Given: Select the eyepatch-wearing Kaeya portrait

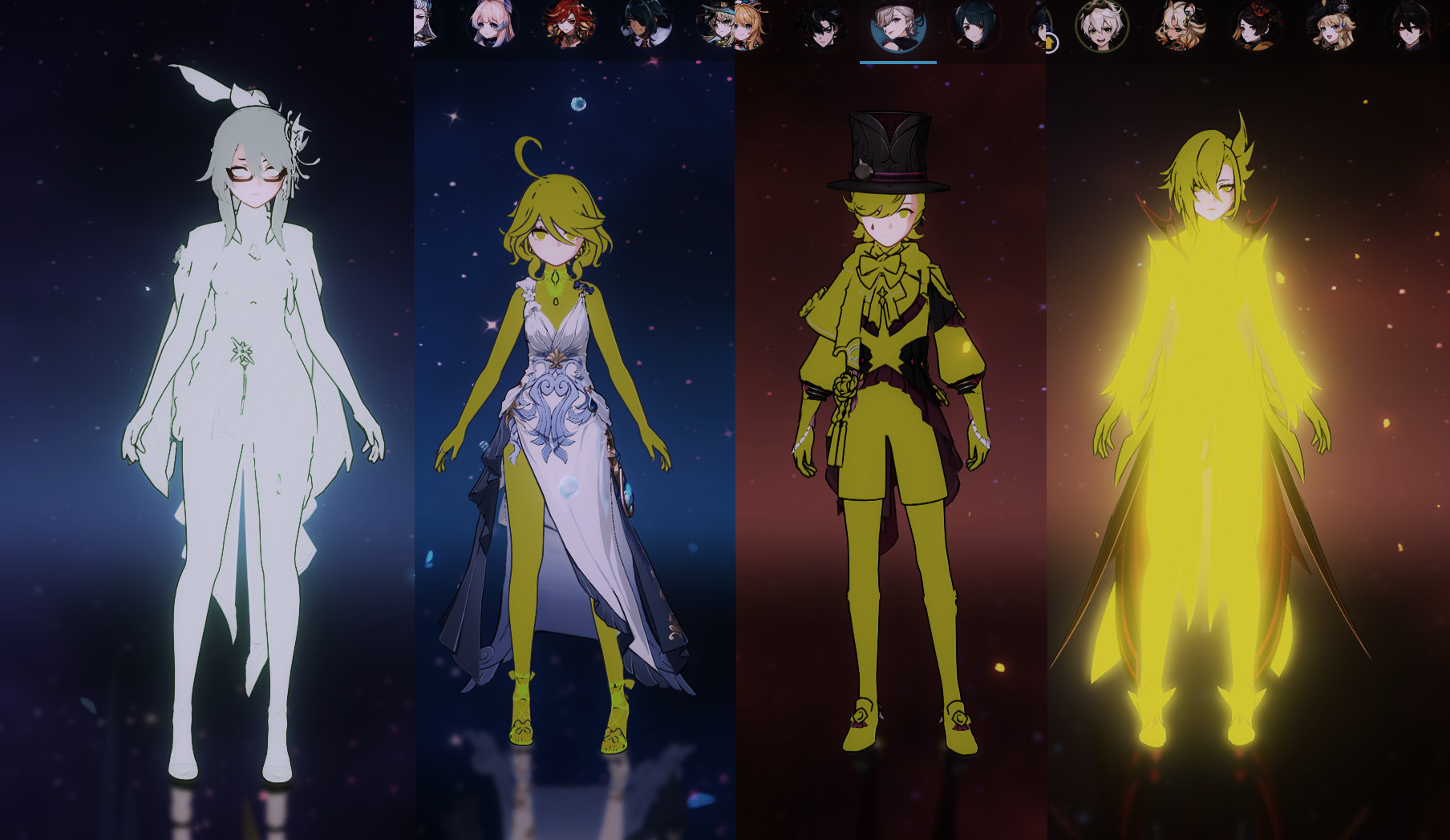Looking at the screenshot, I should (x=644, y=26).
